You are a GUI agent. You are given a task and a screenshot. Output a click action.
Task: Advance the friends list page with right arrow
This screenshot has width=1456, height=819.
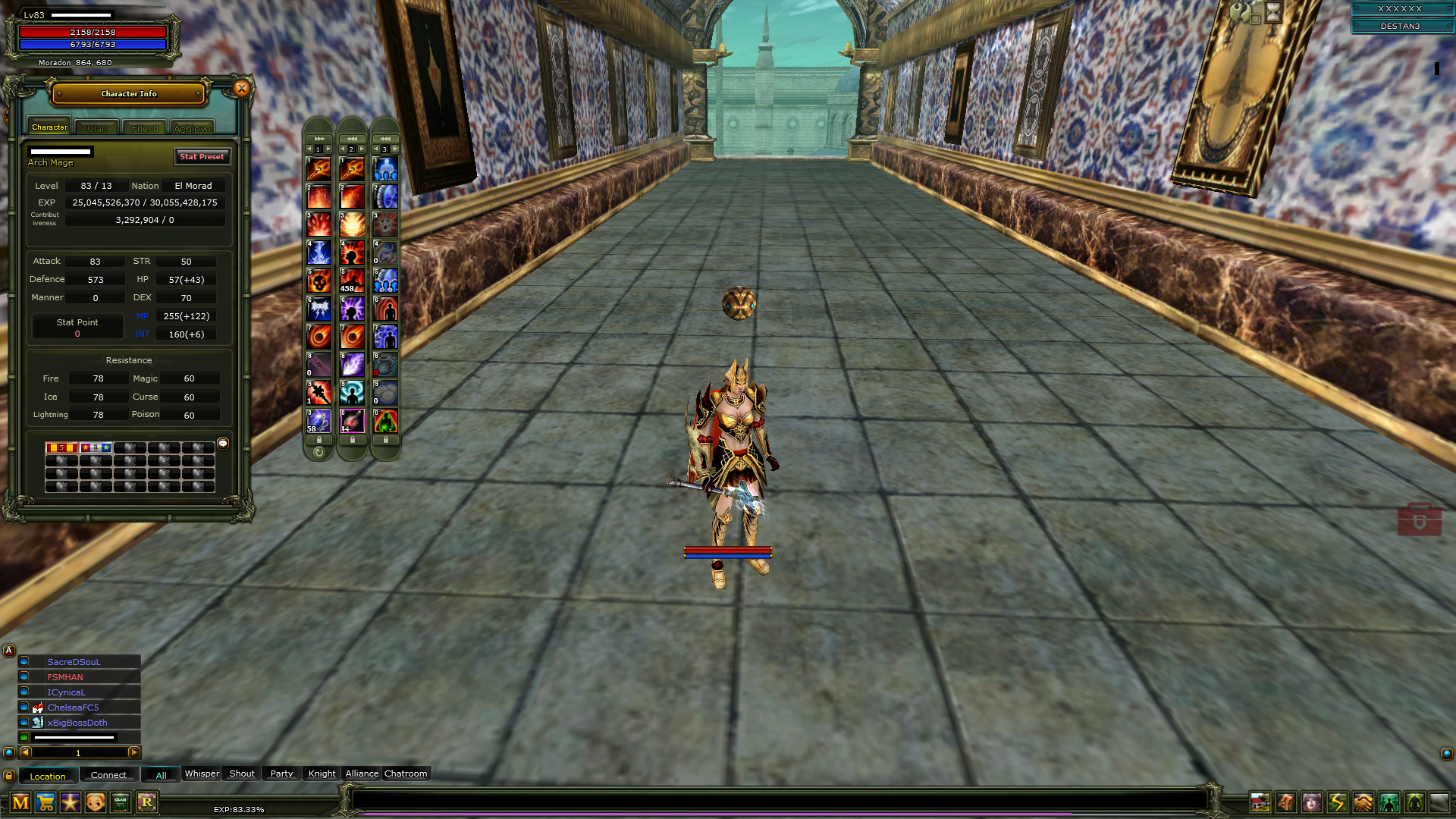tap(133, 753)
